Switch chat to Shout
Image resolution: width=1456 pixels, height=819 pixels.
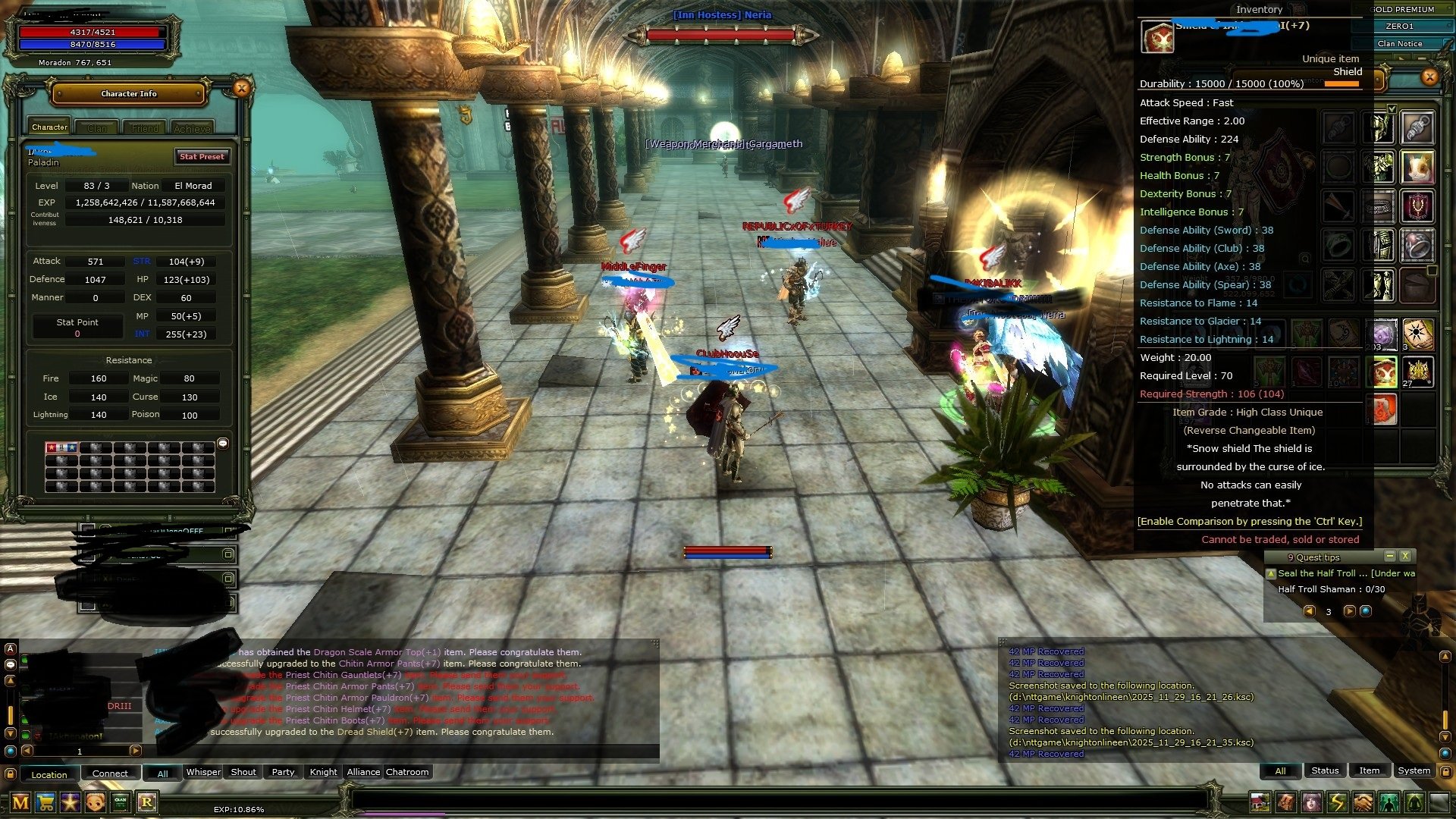243,772
